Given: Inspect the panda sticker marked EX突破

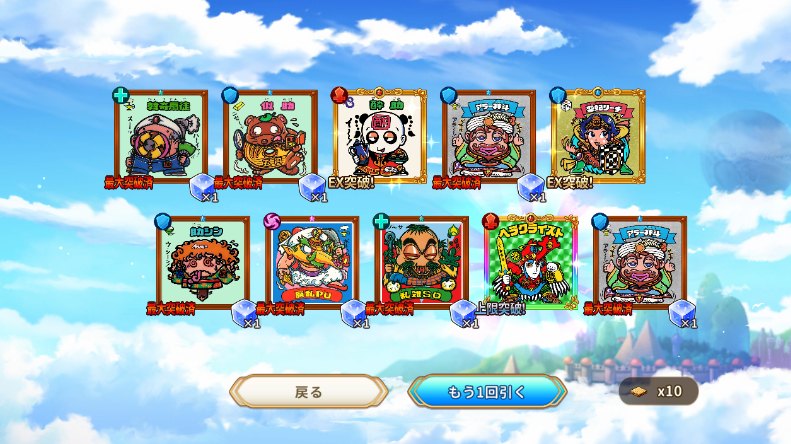Looking at the screenshot, I should click(x=380, y=136).
